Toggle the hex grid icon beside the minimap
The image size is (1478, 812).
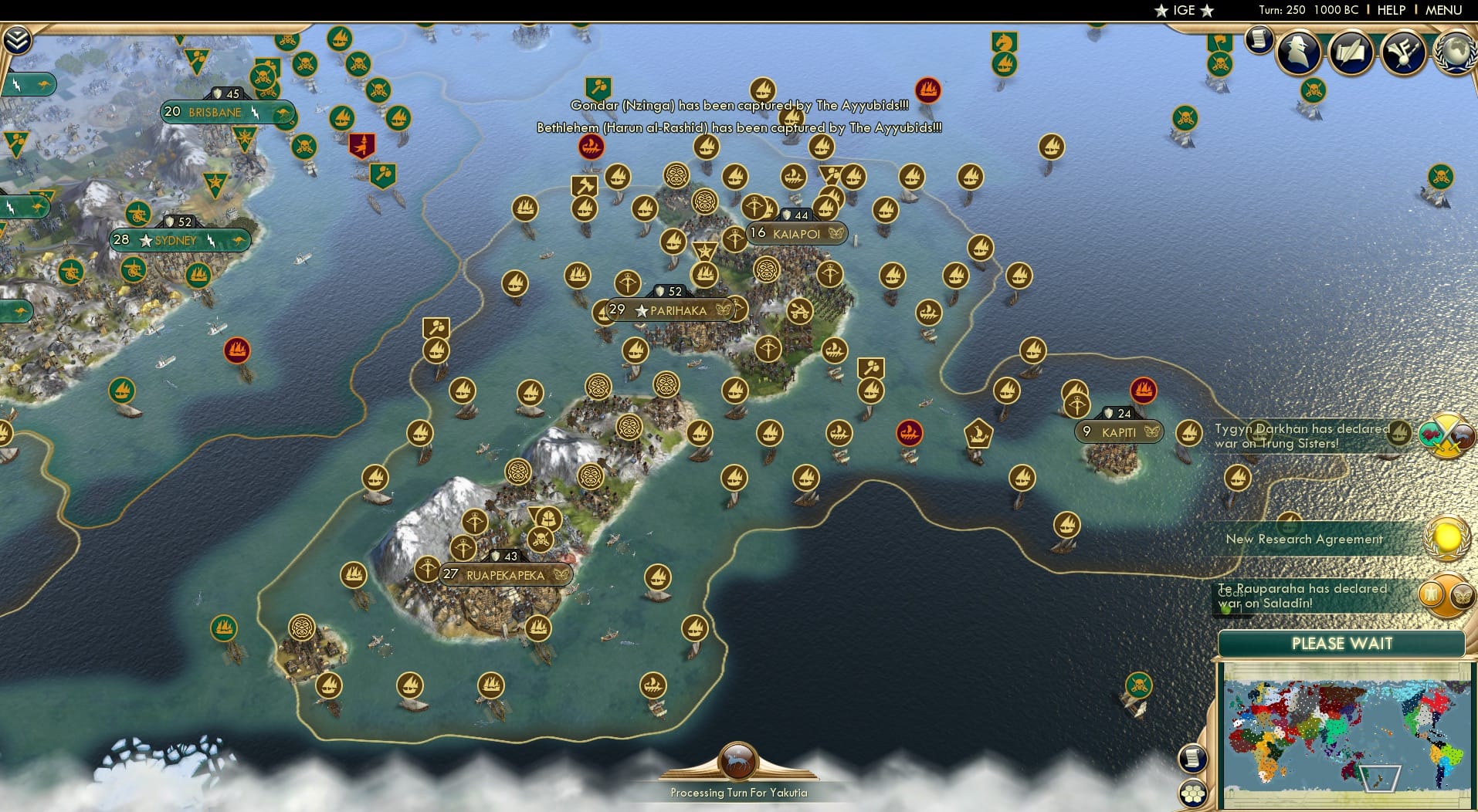1194,792
